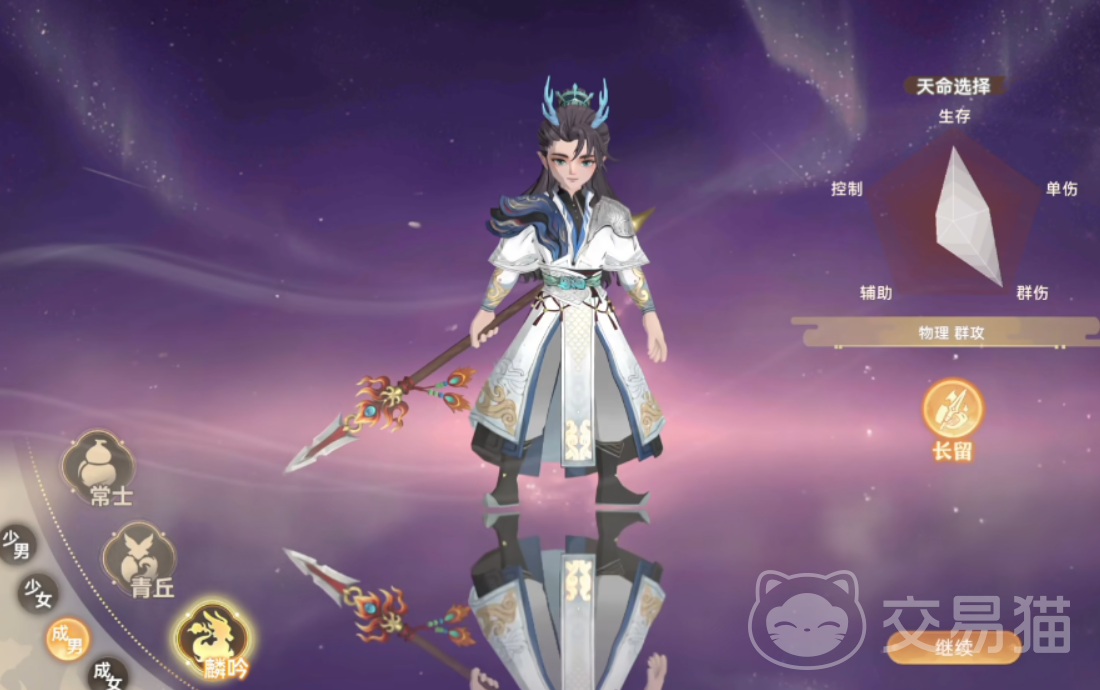The image size is (1100, 690).
Task: Switch to the 少女 body type
Action: tap(38, 594)
